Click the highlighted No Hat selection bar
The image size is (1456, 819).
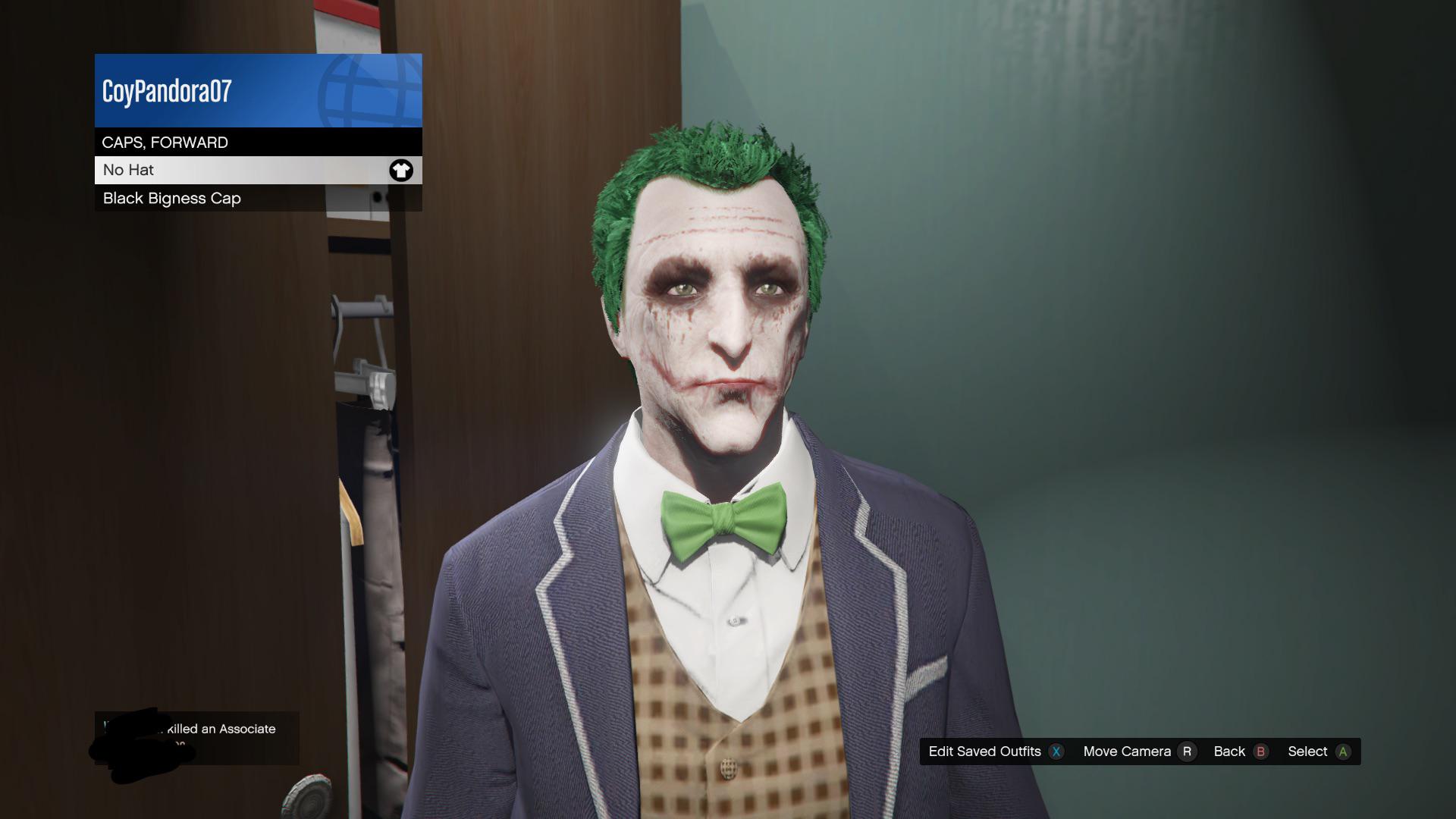[x=227, y=170]
